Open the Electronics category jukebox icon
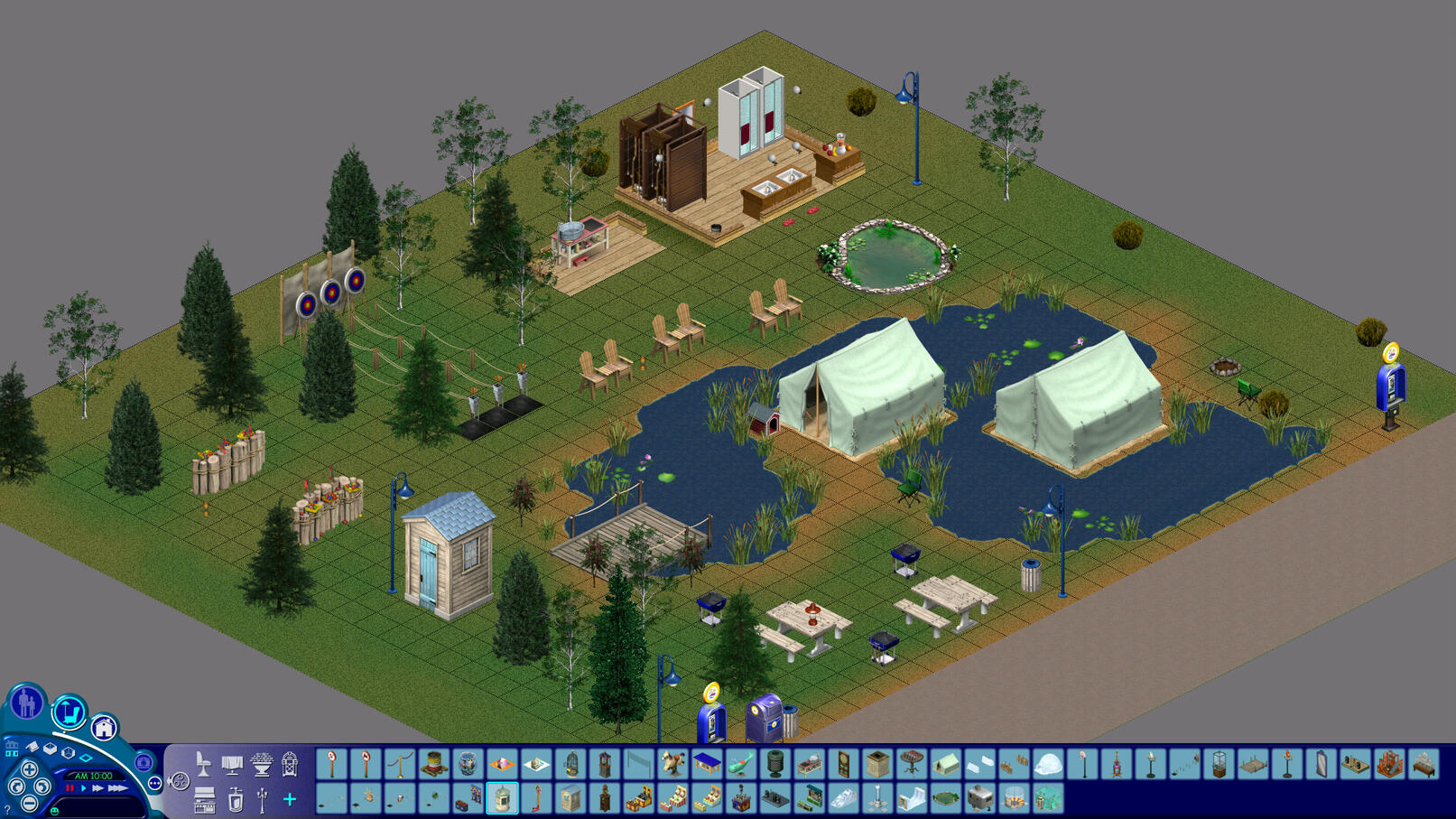Image resolution: width=1456 pixels, height=819 pixels. pos(290,763)
